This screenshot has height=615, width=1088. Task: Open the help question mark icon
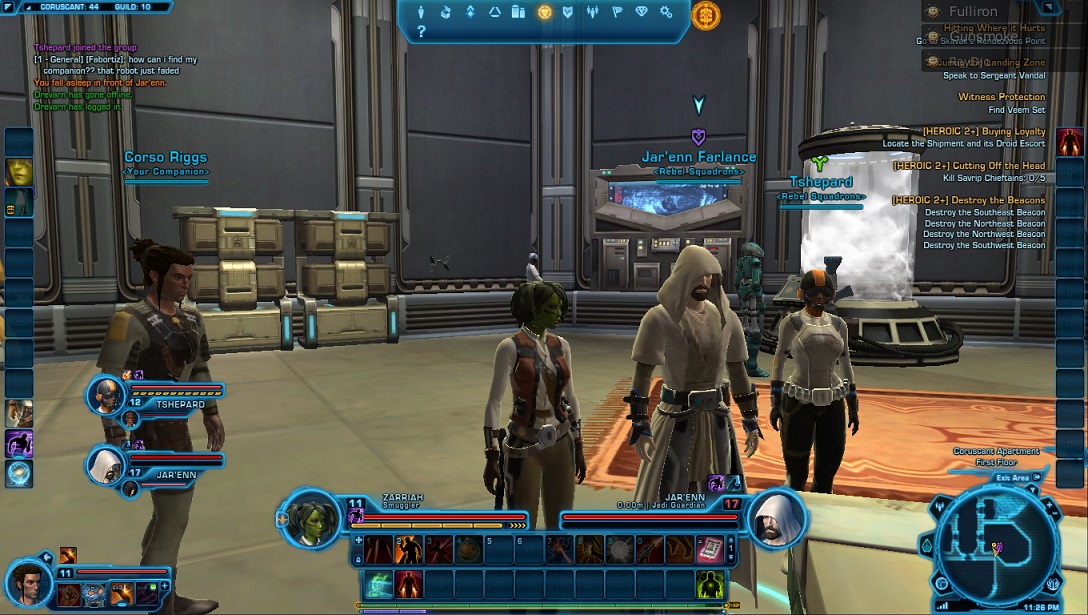click(421, 32)
